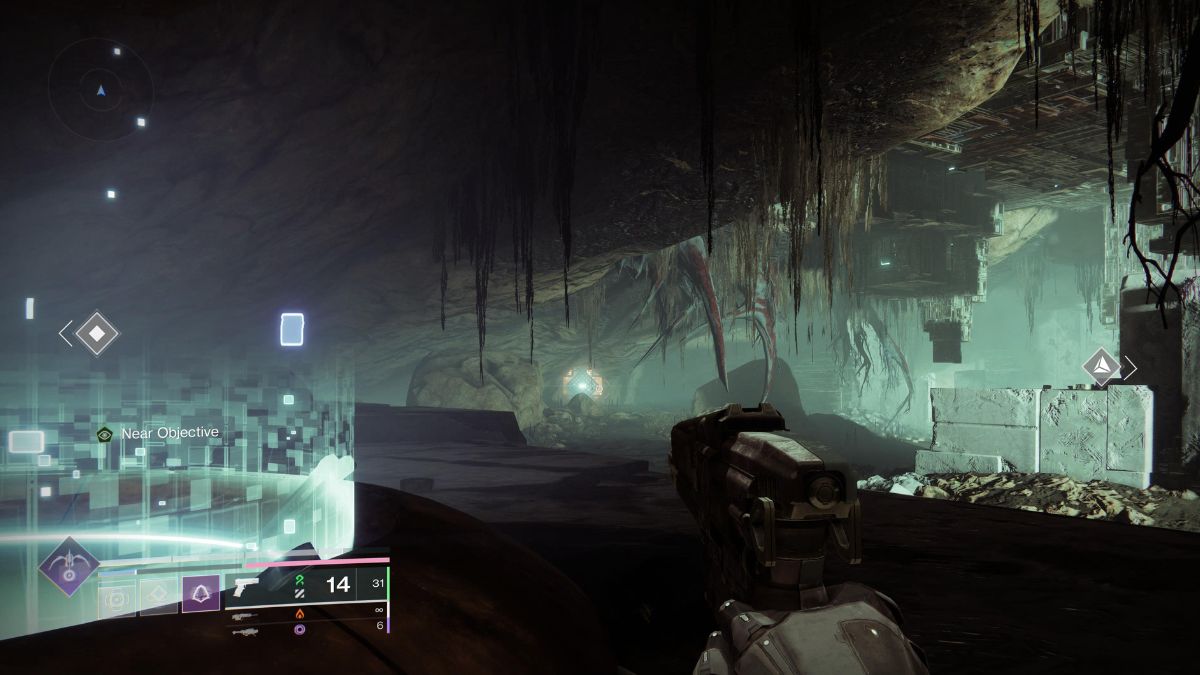The width and height of the screenshot is (1200, 675).
Task: Click the triangle waypoint marker
Action: click(1101, 367)
